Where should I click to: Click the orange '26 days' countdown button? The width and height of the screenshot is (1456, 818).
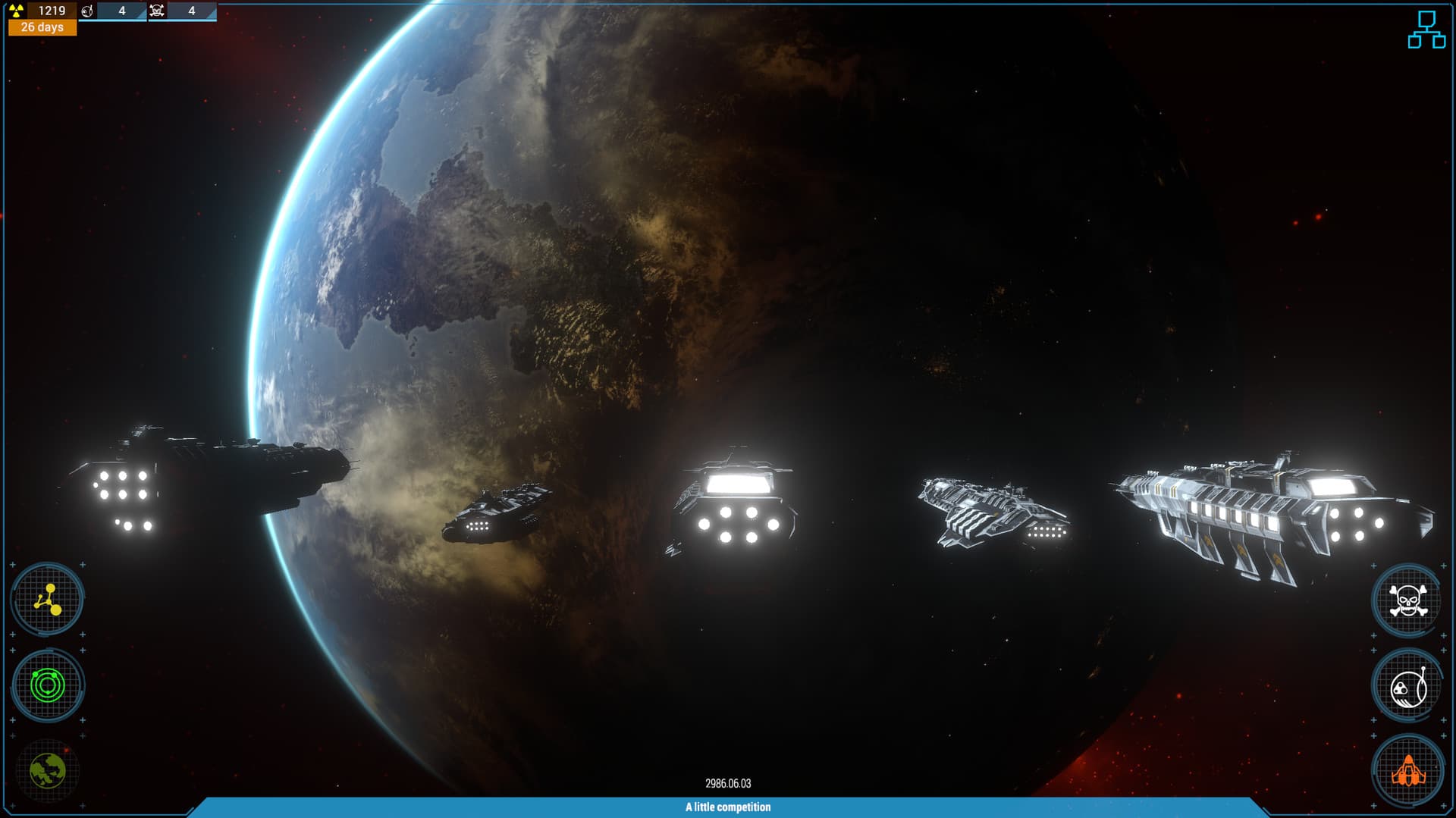click(x=42, y=29)
